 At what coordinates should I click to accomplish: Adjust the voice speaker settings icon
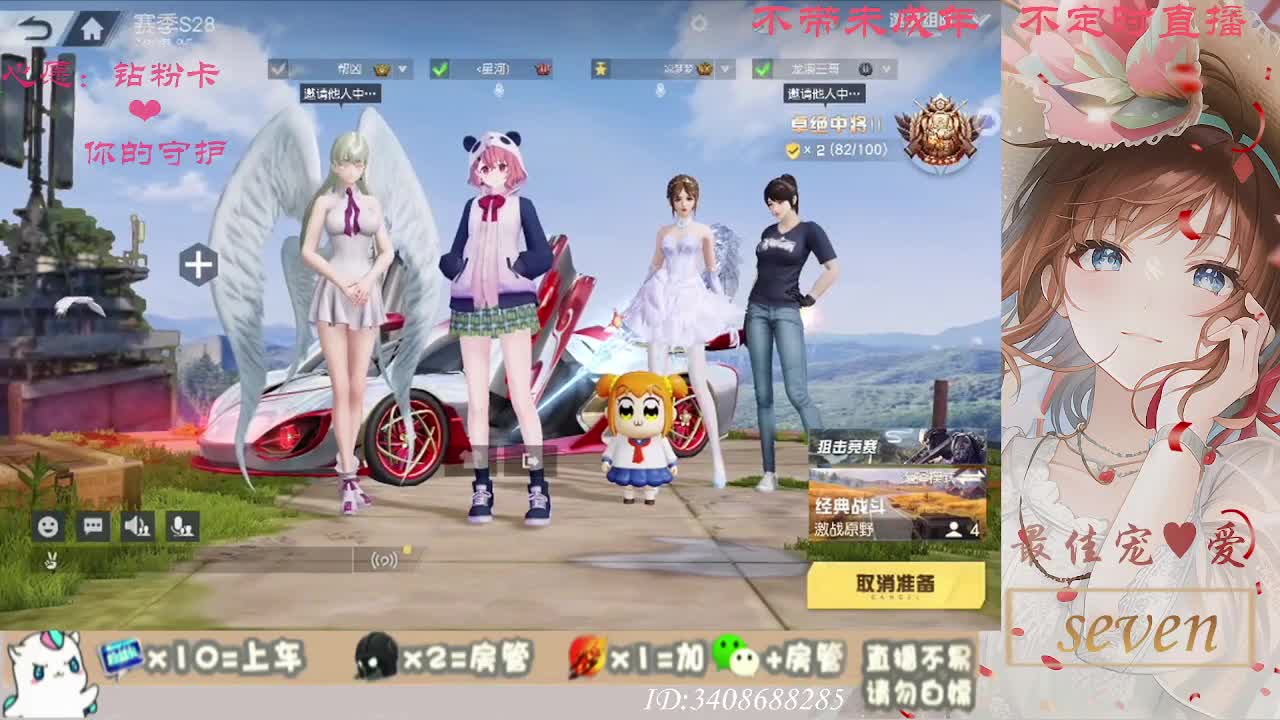(x=138, y=524)
